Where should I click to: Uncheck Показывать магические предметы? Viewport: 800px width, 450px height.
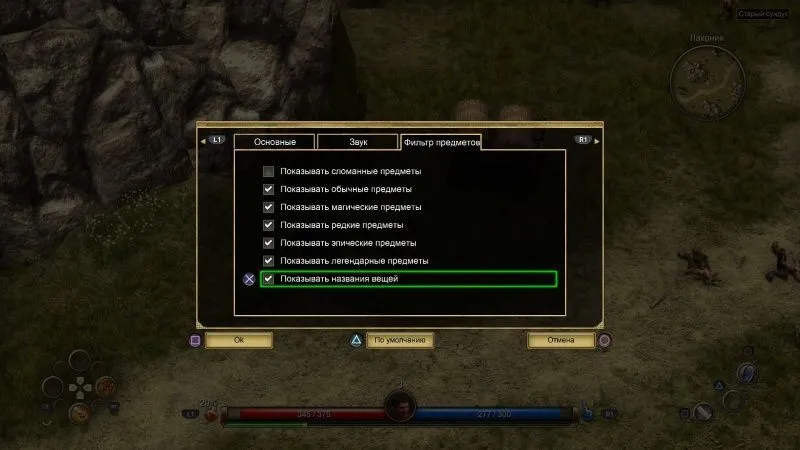268,207
